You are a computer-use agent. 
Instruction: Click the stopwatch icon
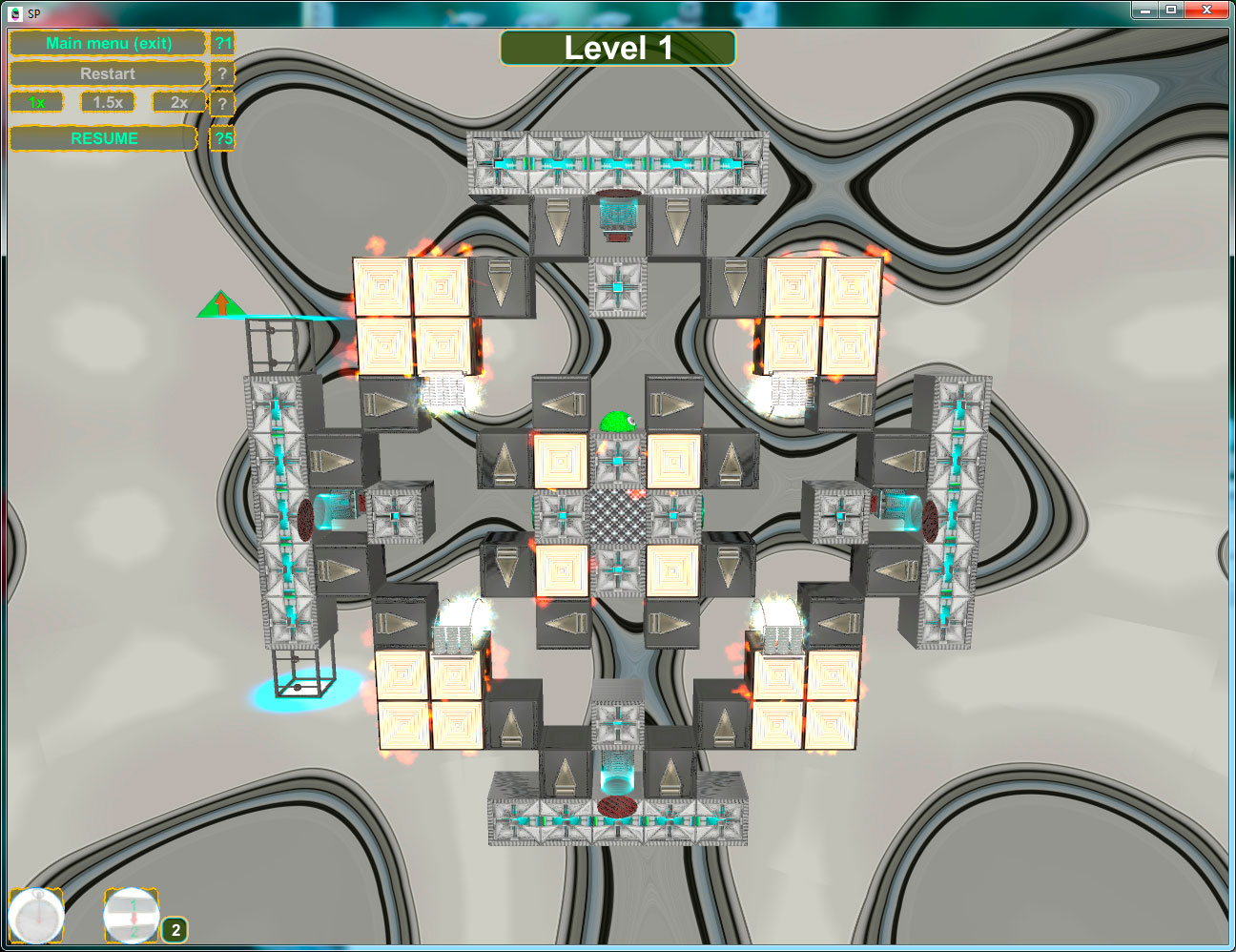coord(36,917)
